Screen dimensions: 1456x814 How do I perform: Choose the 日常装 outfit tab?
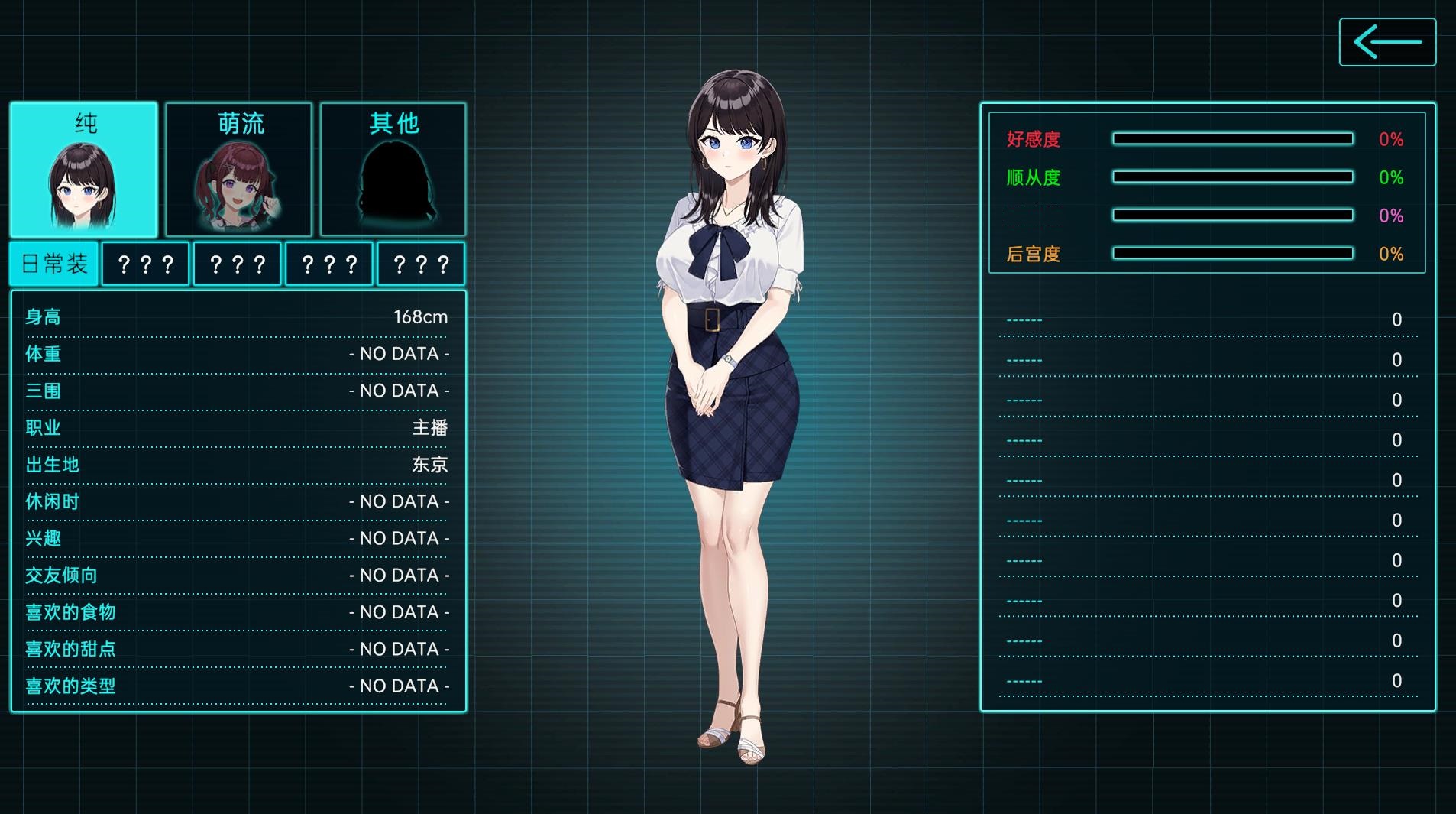click(54, 264)
